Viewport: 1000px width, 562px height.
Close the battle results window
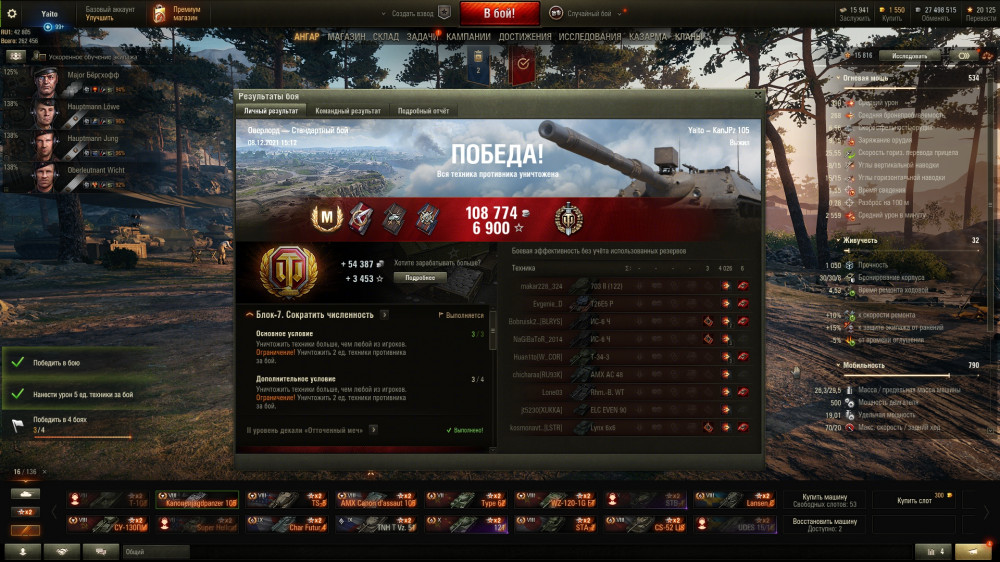756,96
